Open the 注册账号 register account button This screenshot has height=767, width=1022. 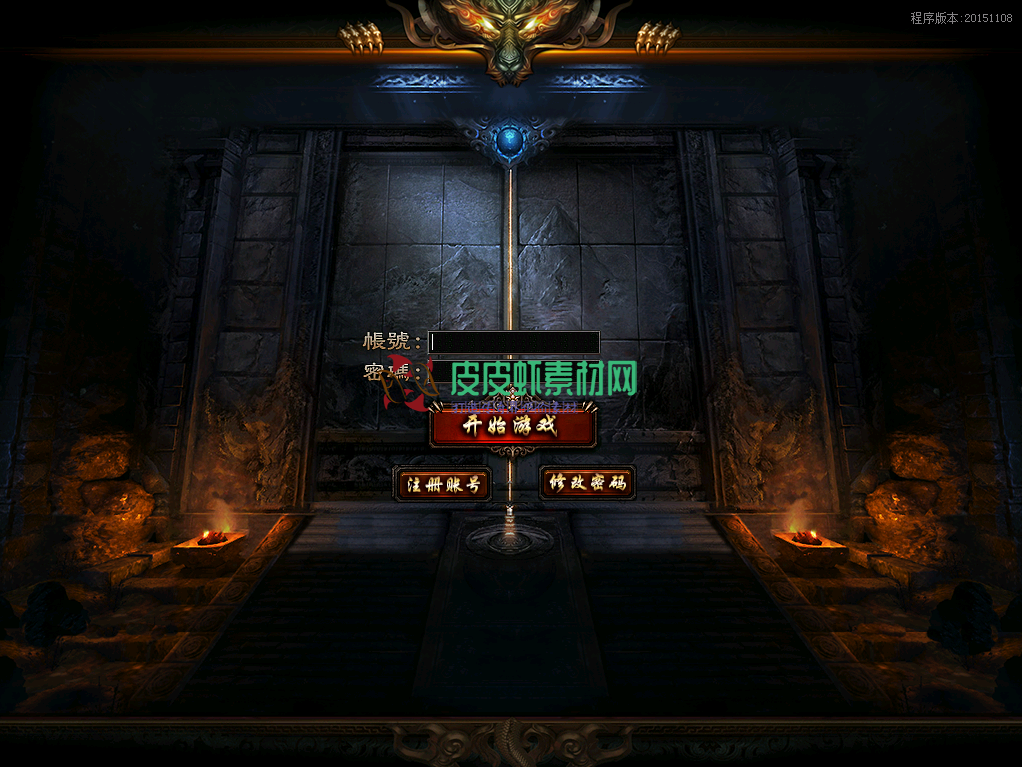(442, 485)
